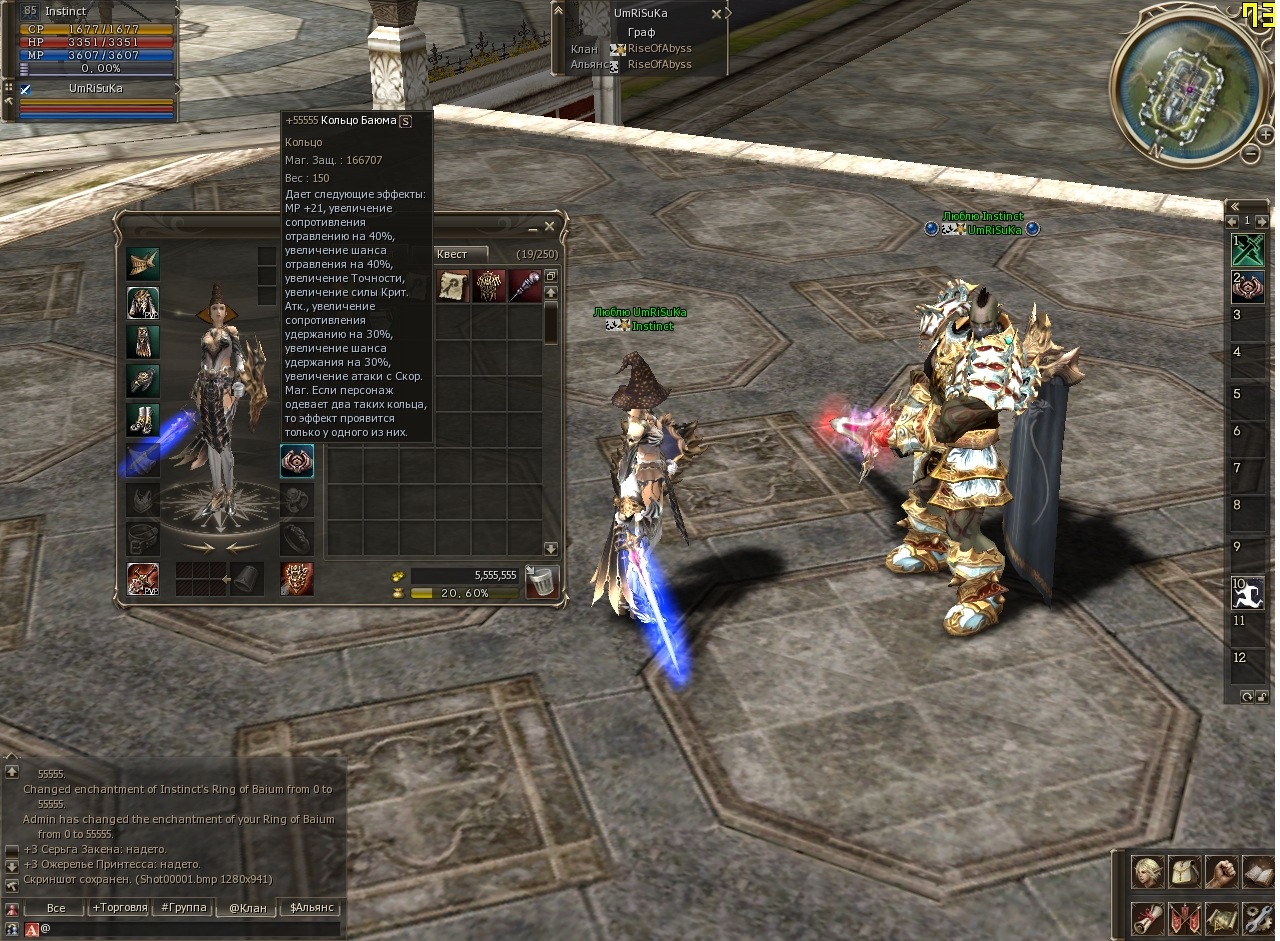Image resolution: width=1280 pixels, height=941 pixels.
Task: Use the running figure action in slot 10
Action: (x=1248, y=593)
